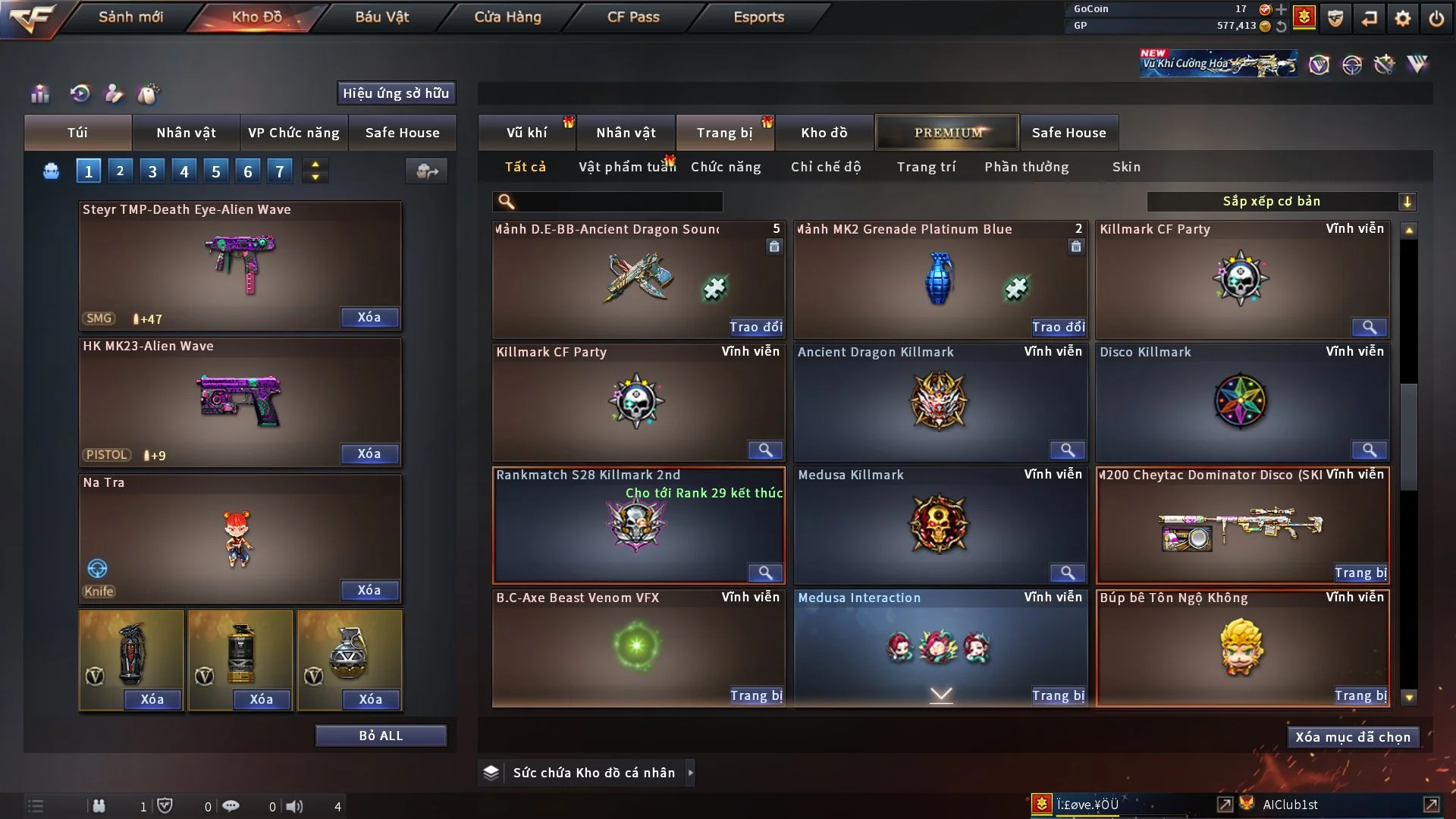
Task: Click Xóa mục đã chọn button
Action: tap(1352, 737)
